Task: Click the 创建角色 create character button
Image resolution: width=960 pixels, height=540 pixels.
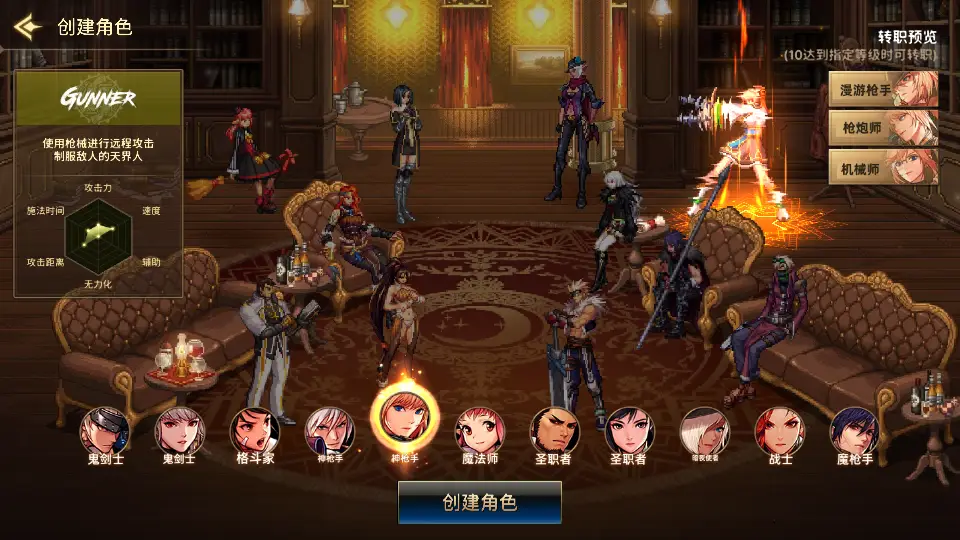Action: point(479,502)
